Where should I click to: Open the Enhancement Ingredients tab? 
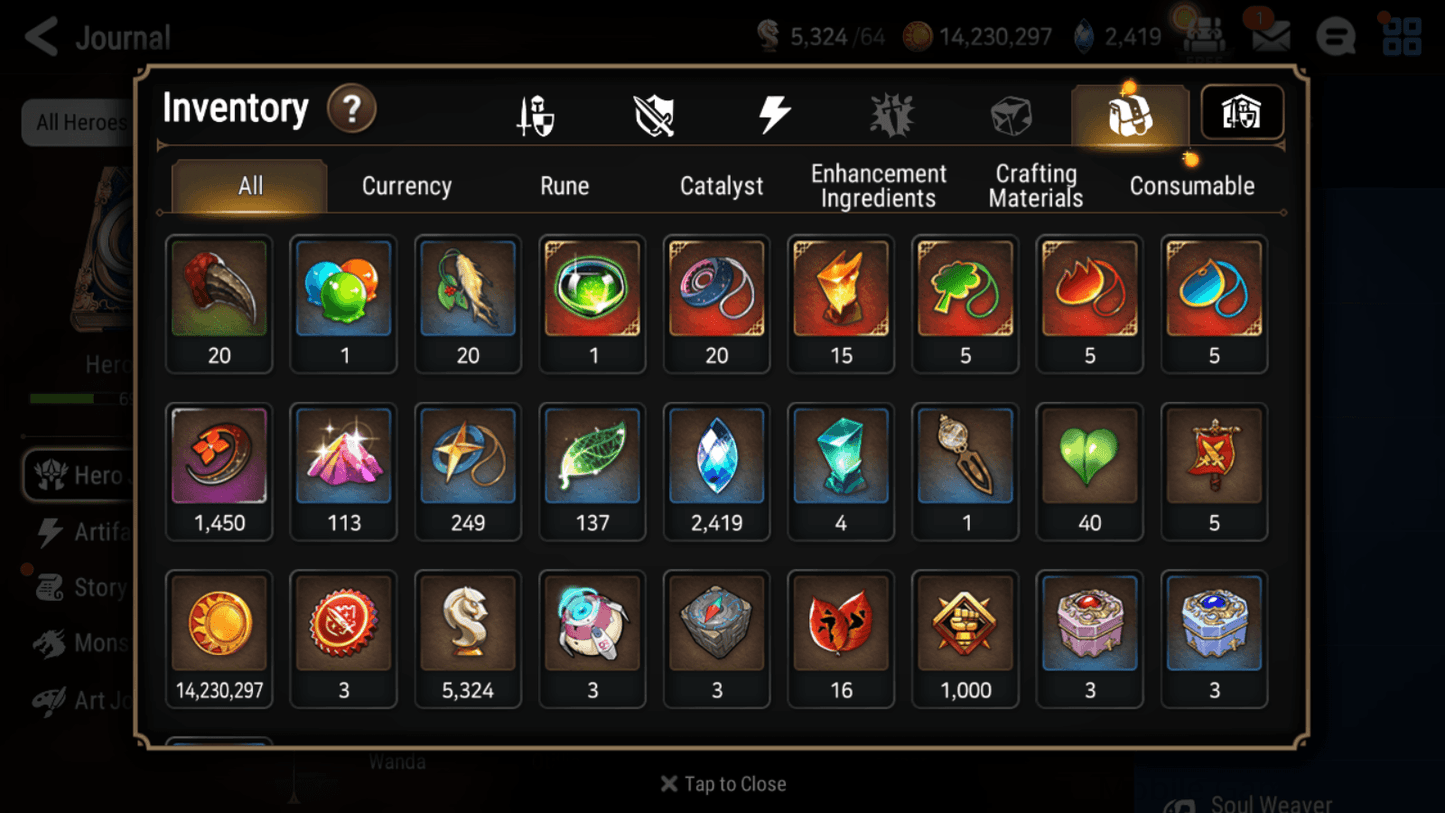pyautogui.click(x=878, y=185)
